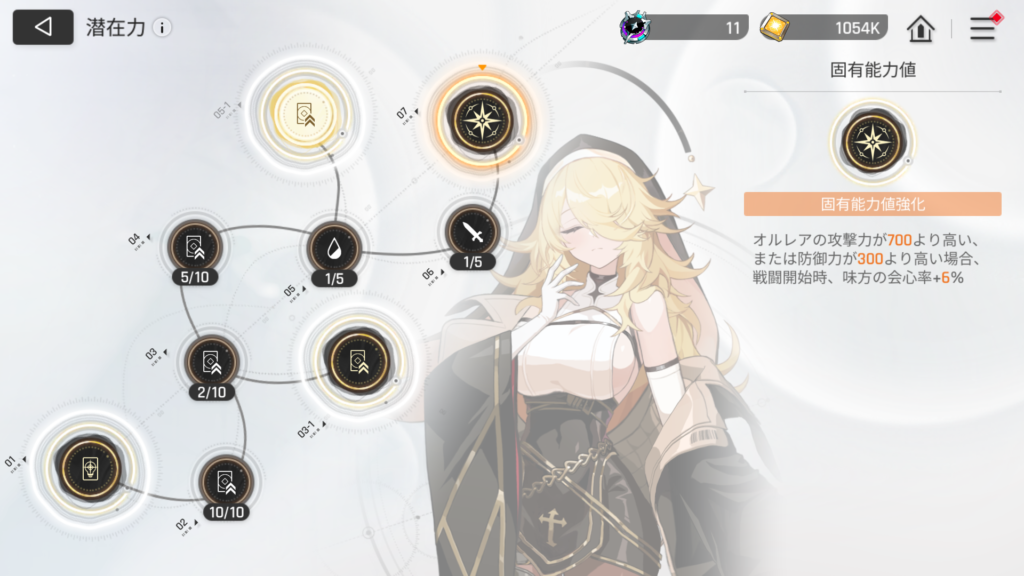The image size is (1024, 576).
Task: Select the glowing yellow node 05-1
Action: coord(304,114)
